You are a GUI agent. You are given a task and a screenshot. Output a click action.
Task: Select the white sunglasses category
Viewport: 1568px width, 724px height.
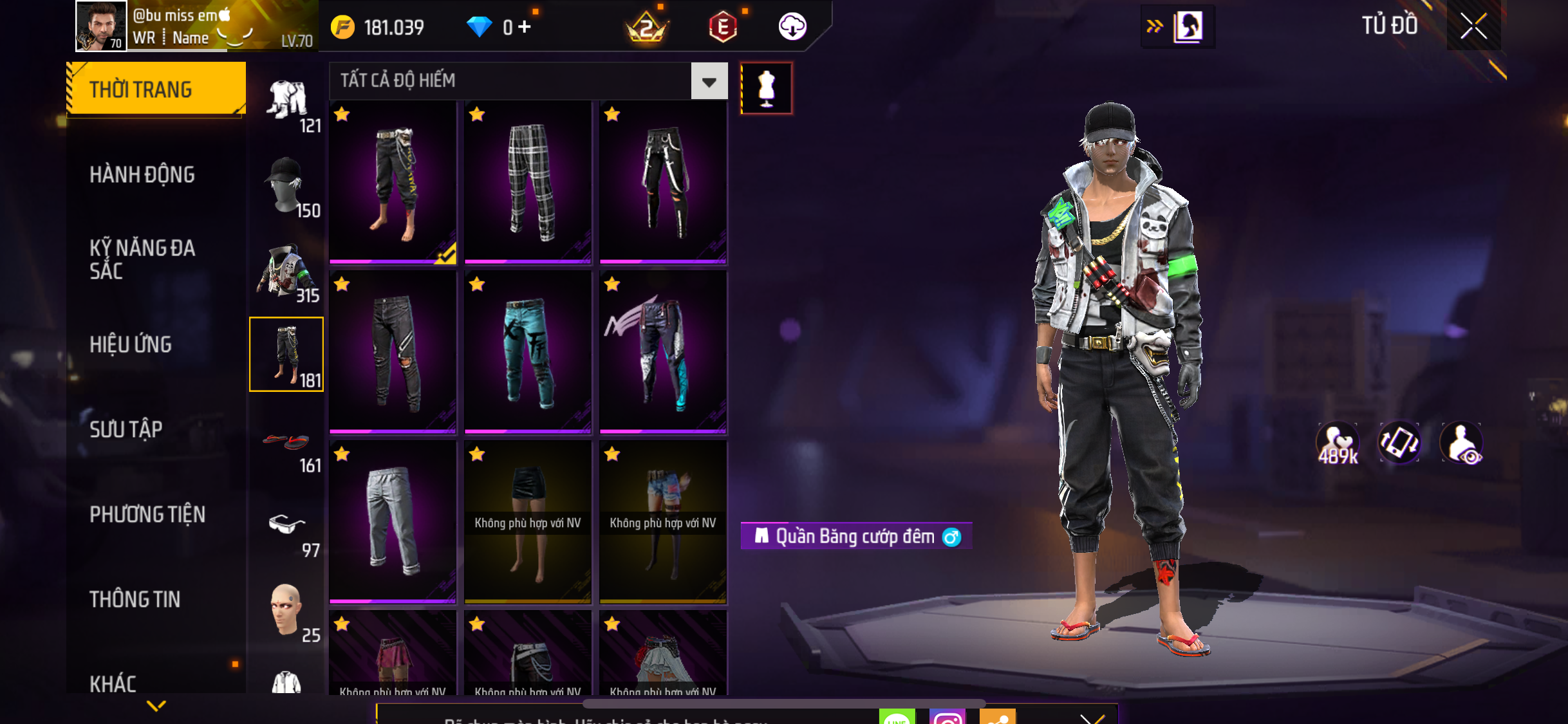point(286,525)
